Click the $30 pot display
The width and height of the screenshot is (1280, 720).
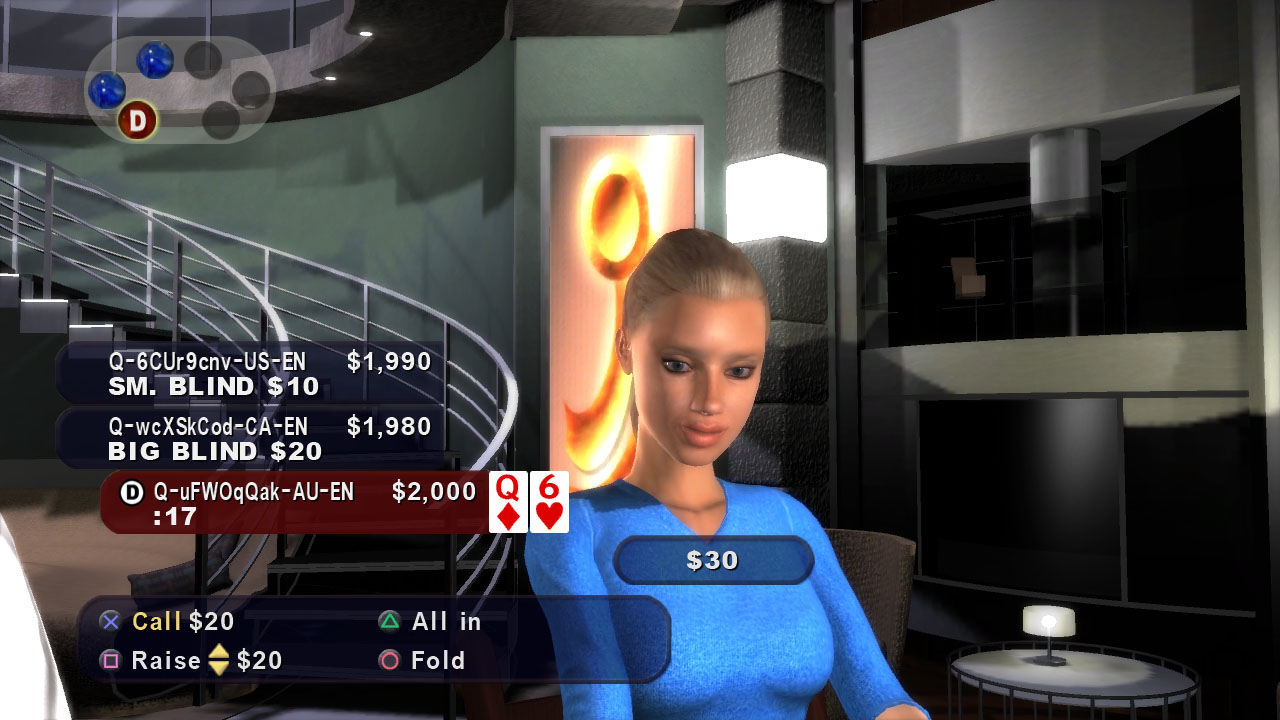714,560
